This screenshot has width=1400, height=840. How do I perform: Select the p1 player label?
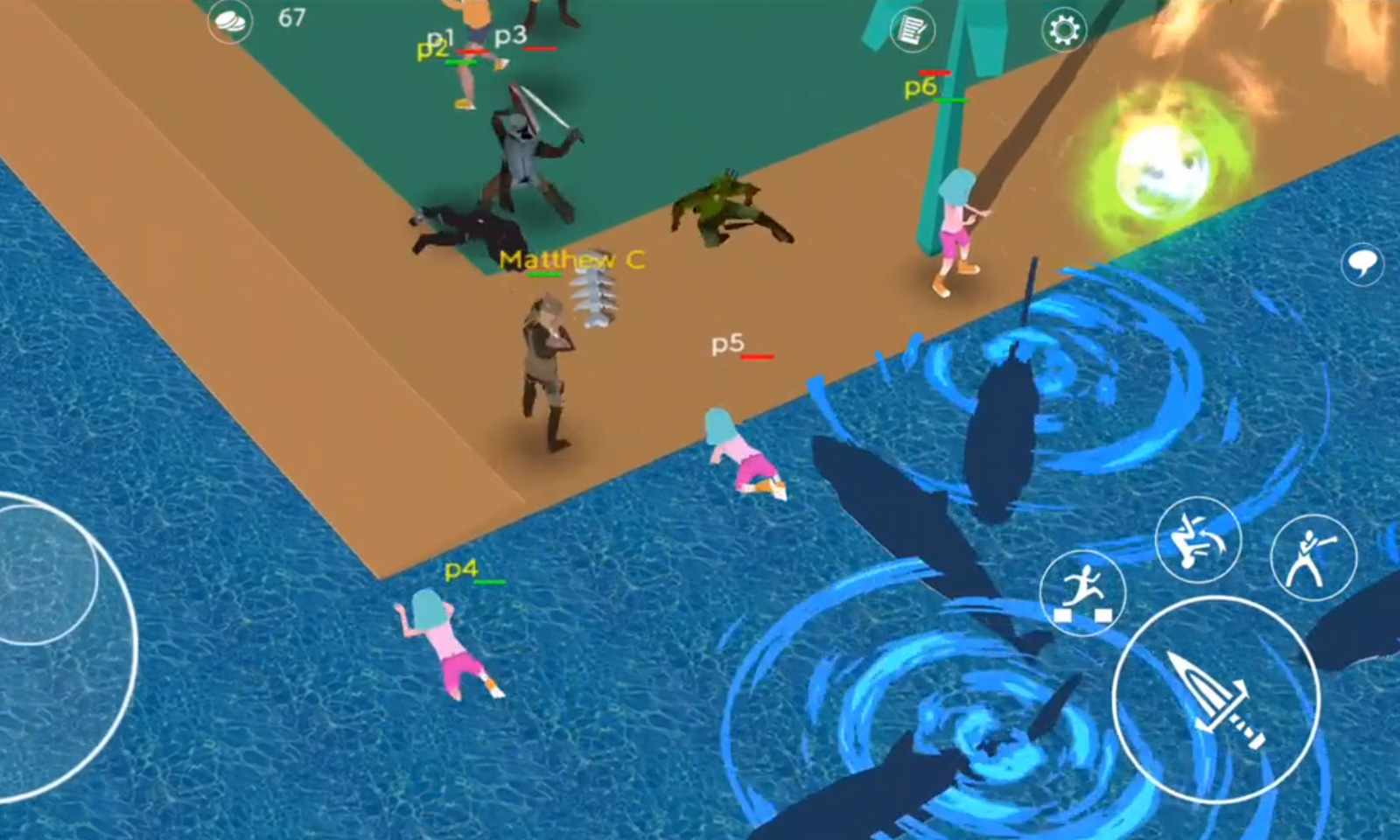[440, 38]
